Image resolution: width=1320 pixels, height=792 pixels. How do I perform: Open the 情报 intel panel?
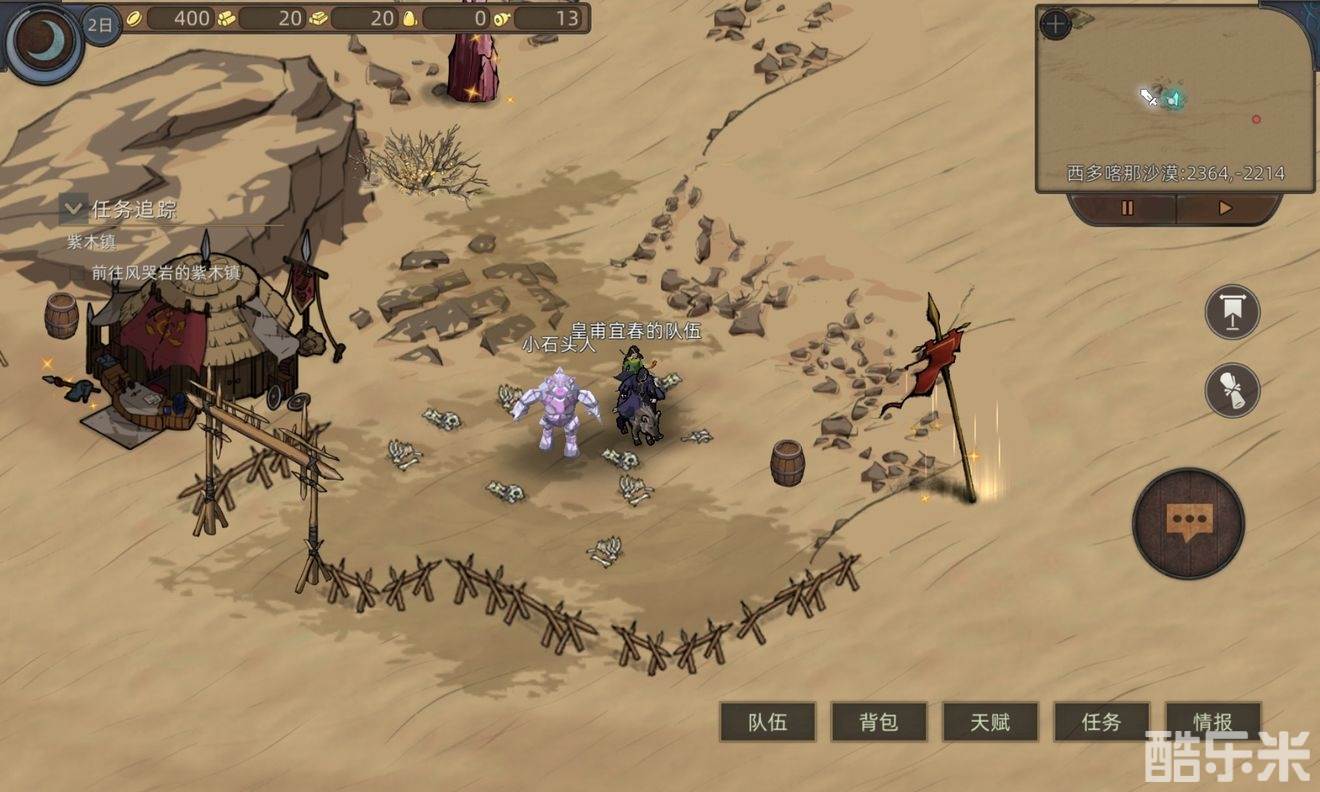coord(1212,721)
